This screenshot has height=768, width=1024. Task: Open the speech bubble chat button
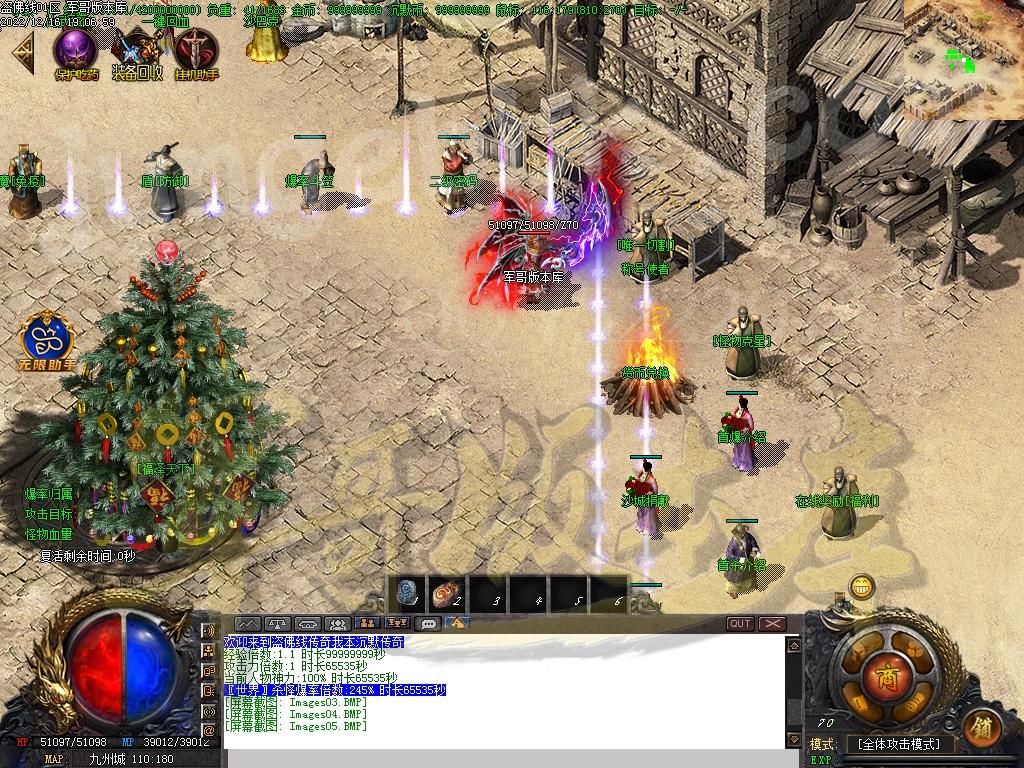point(428,624)
